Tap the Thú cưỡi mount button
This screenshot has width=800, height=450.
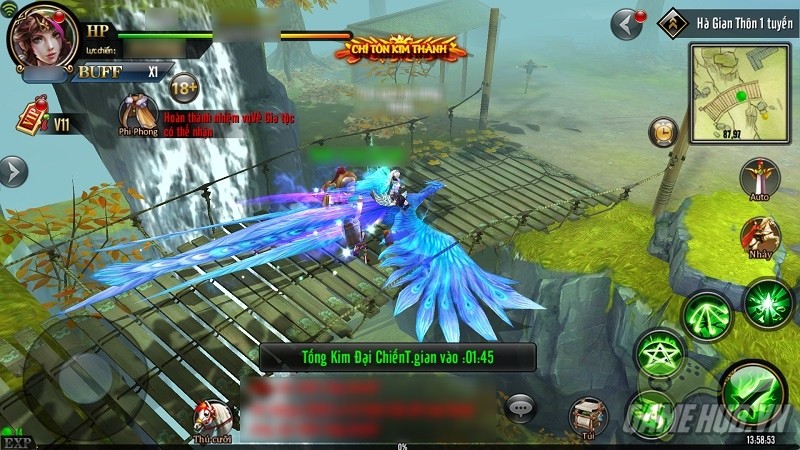[x=213, y=420]
